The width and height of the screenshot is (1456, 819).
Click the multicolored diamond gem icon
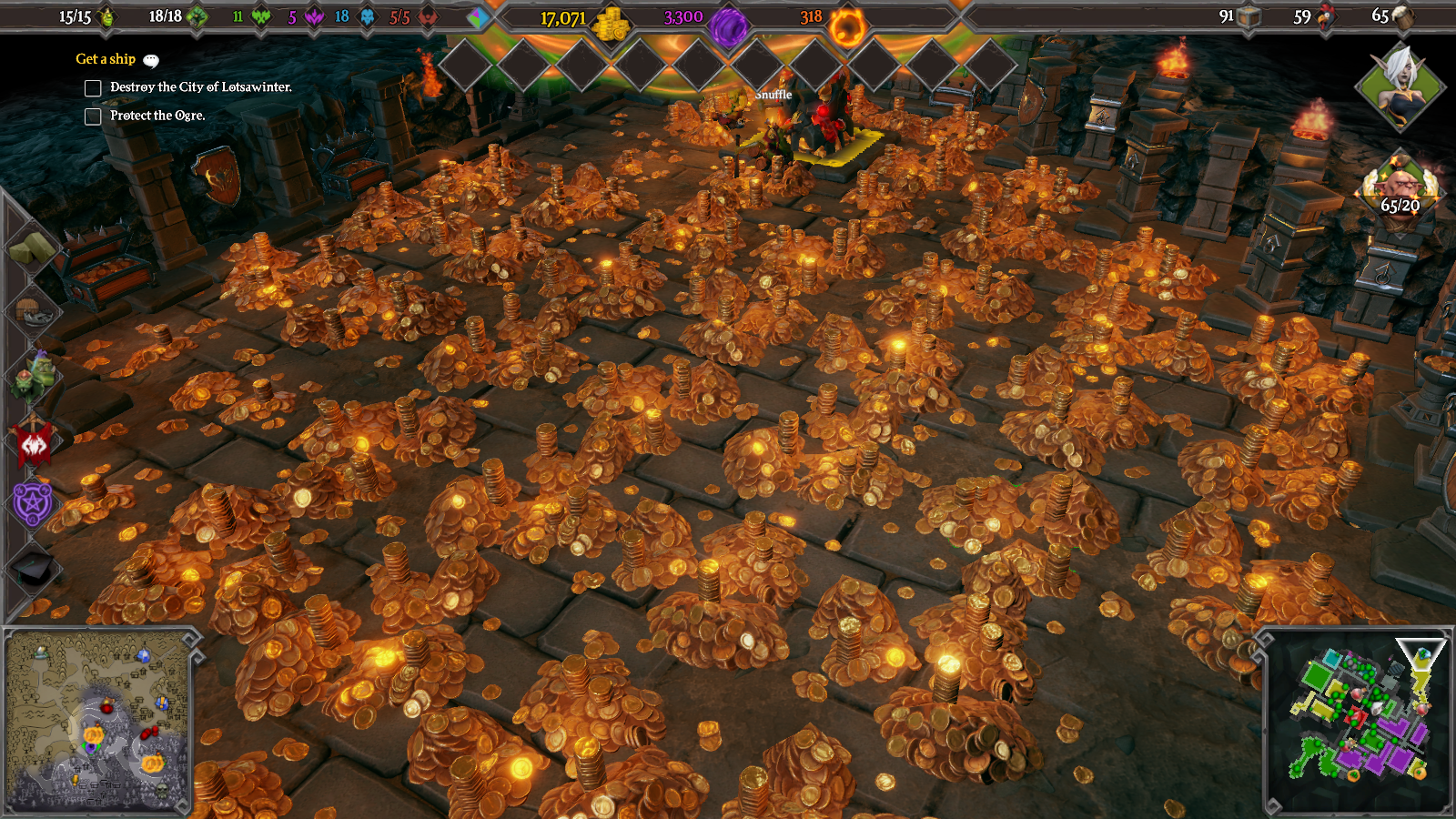pyautogui.click(x=478, y=17)
